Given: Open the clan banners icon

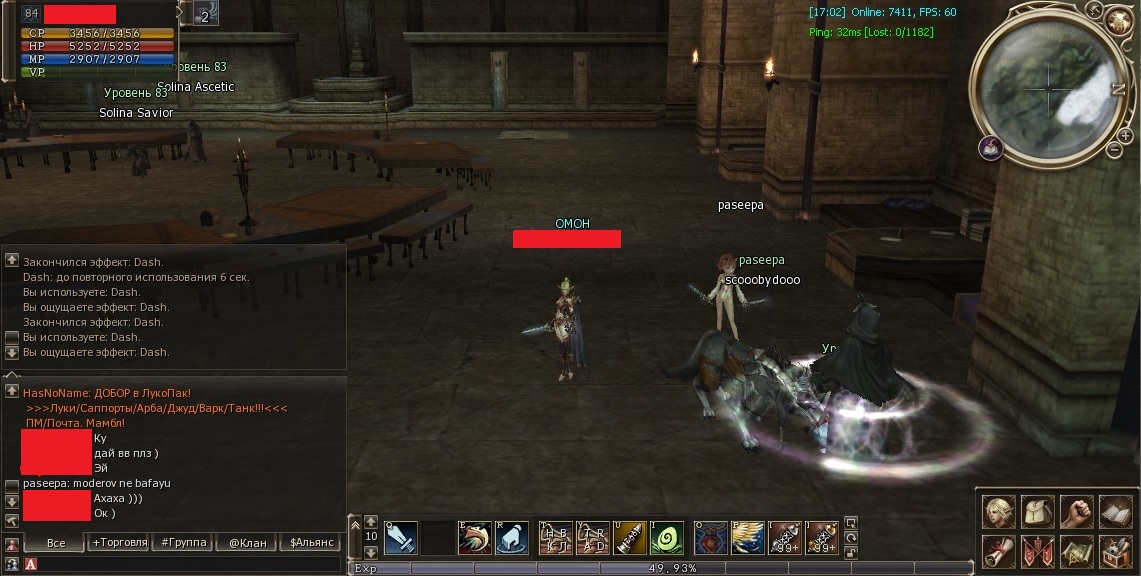Looking at the screenshot, I should point(1038,551).
